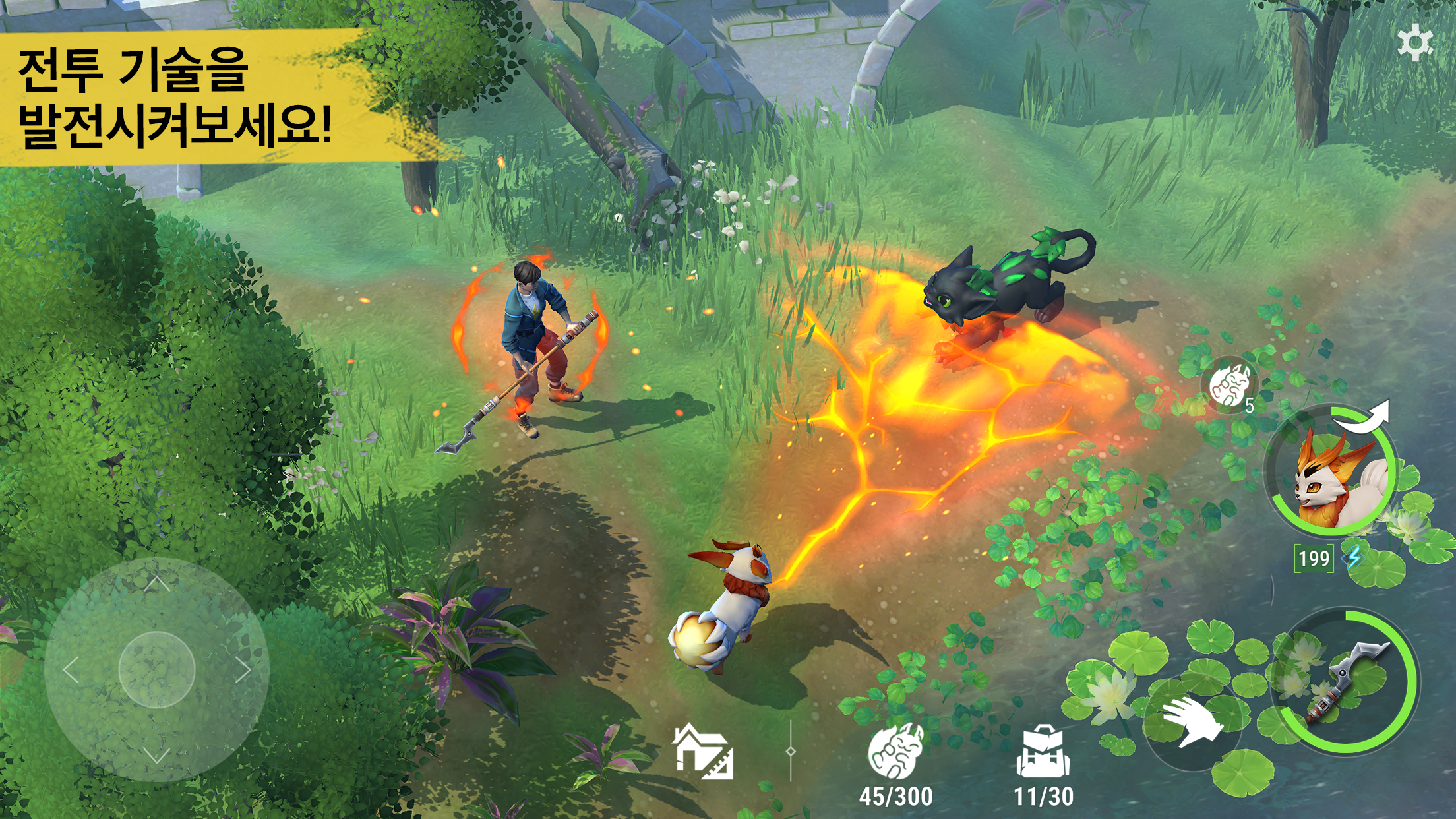This screenshot has height=819, width=1456.
Task: Tap the staff weapon attack button
Action: [x=1345, y=682]
